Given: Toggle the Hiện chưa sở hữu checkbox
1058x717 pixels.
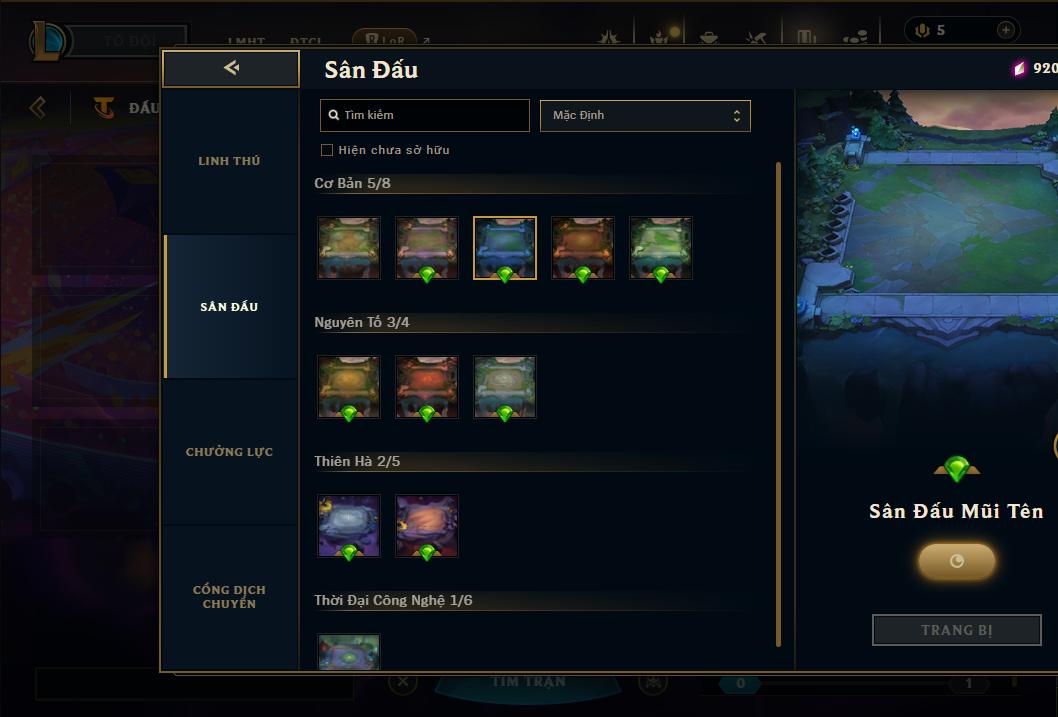Looking at the screenshot, I should (327, 150).
